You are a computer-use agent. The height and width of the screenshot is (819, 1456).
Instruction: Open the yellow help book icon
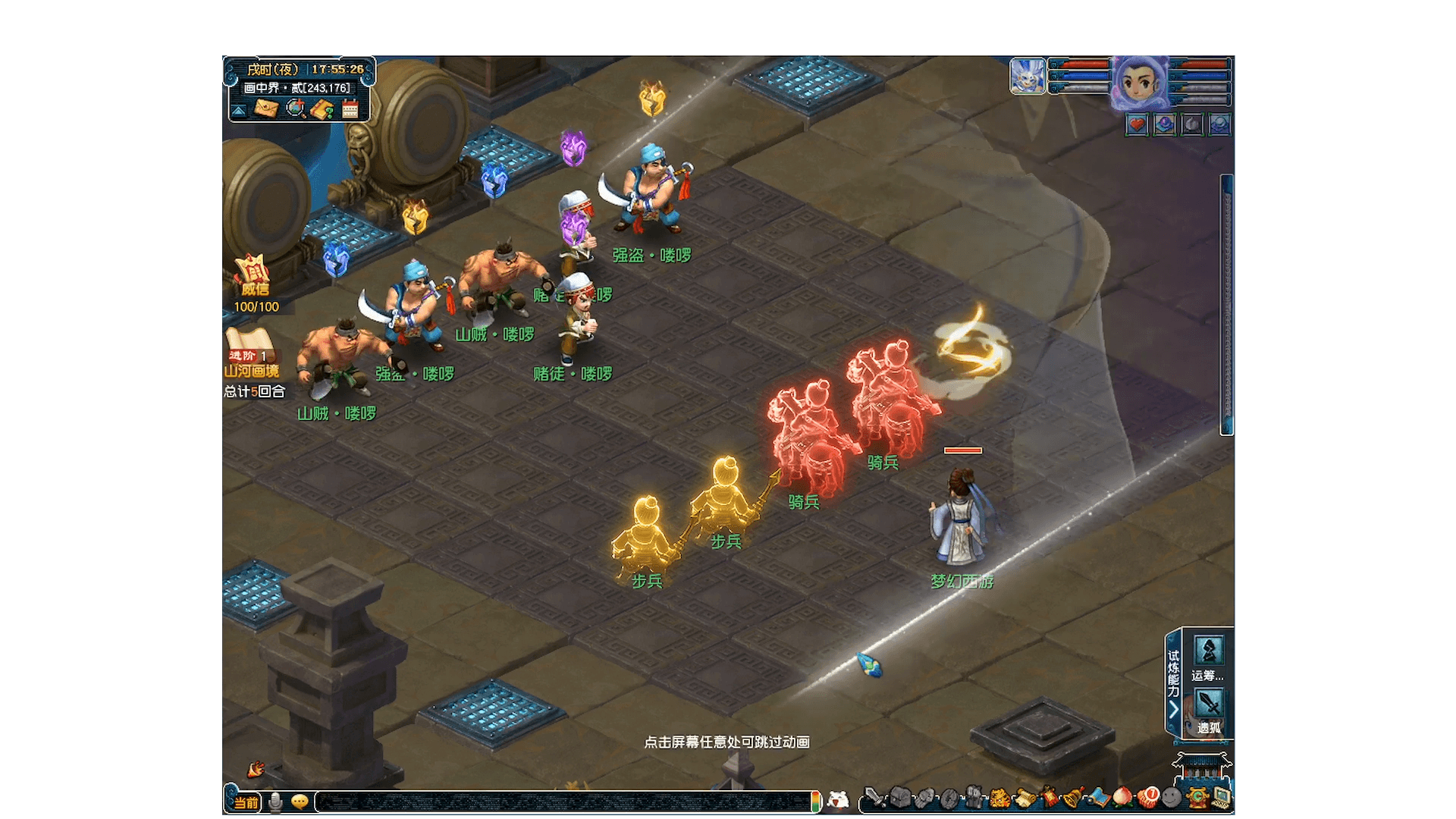tap(322, 109)
